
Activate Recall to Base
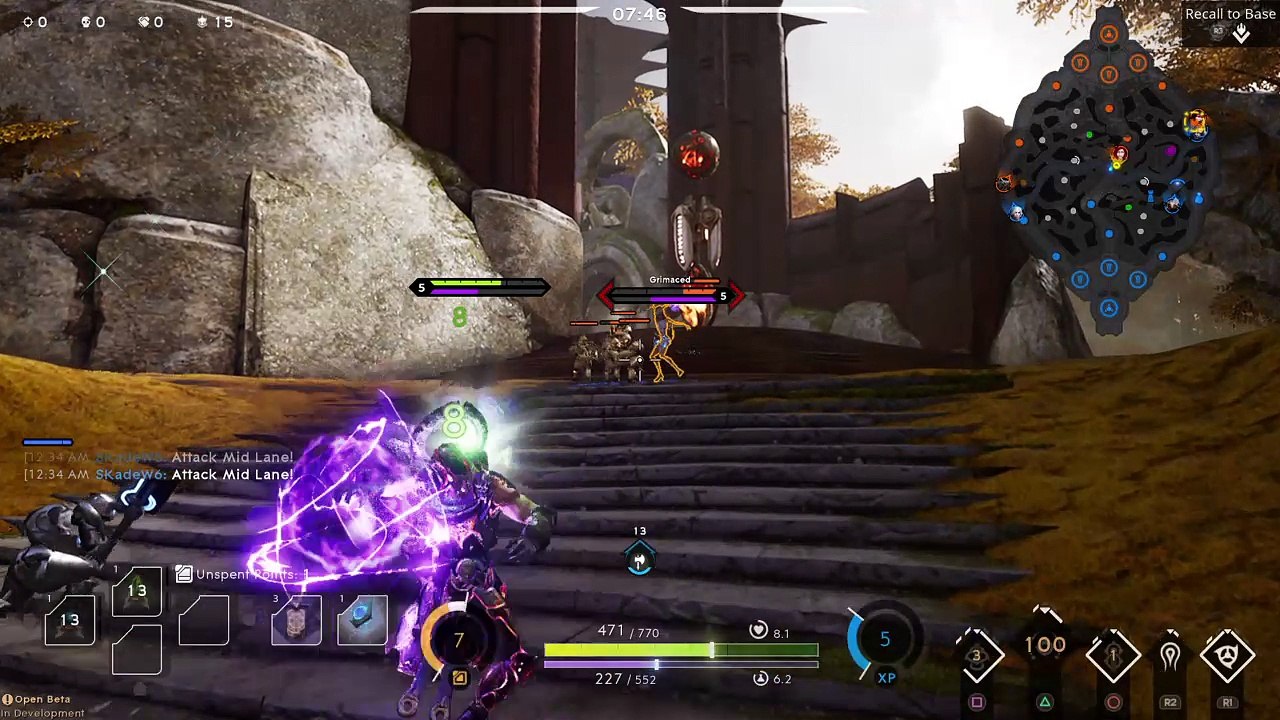point(1230,24)
